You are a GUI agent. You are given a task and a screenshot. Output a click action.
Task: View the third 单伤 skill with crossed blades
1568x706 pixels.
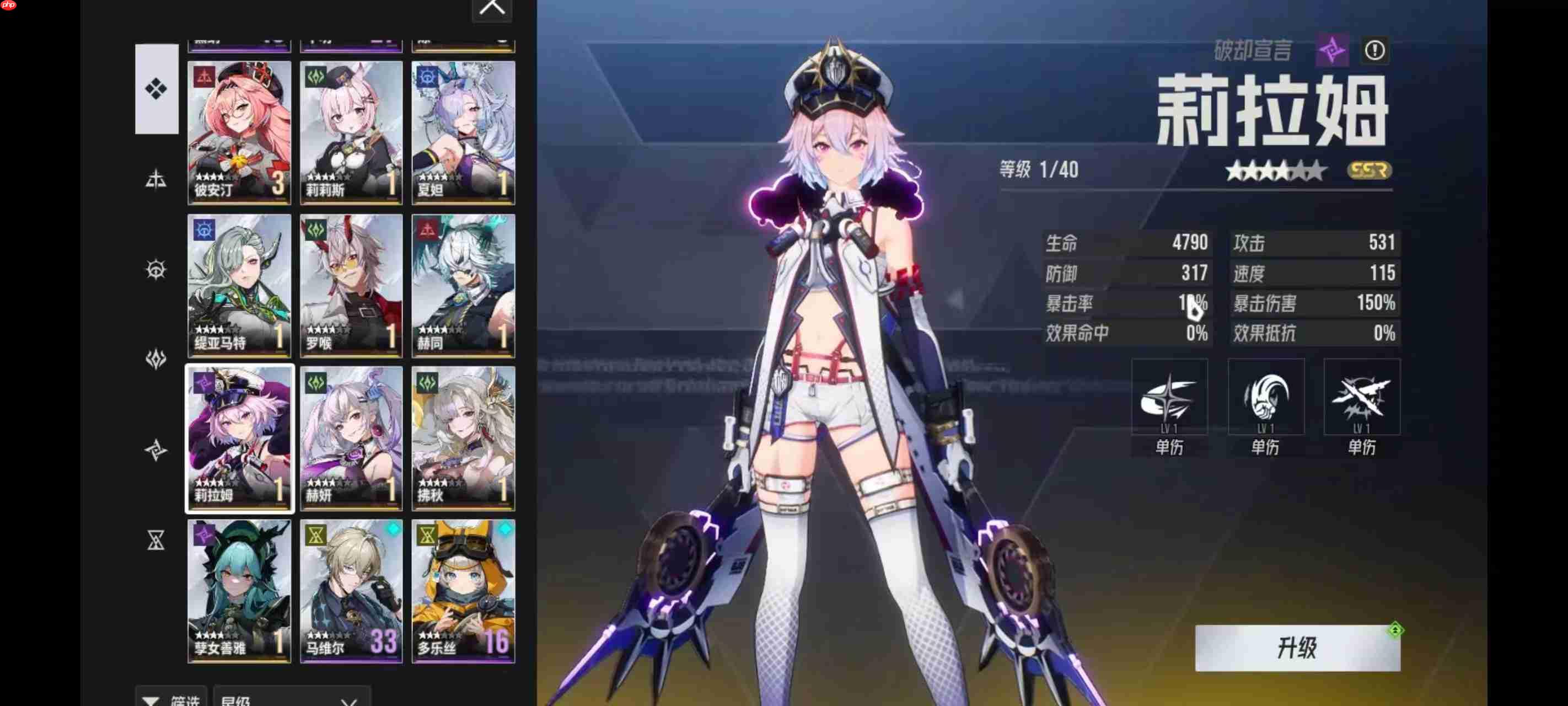(1362, 397)
